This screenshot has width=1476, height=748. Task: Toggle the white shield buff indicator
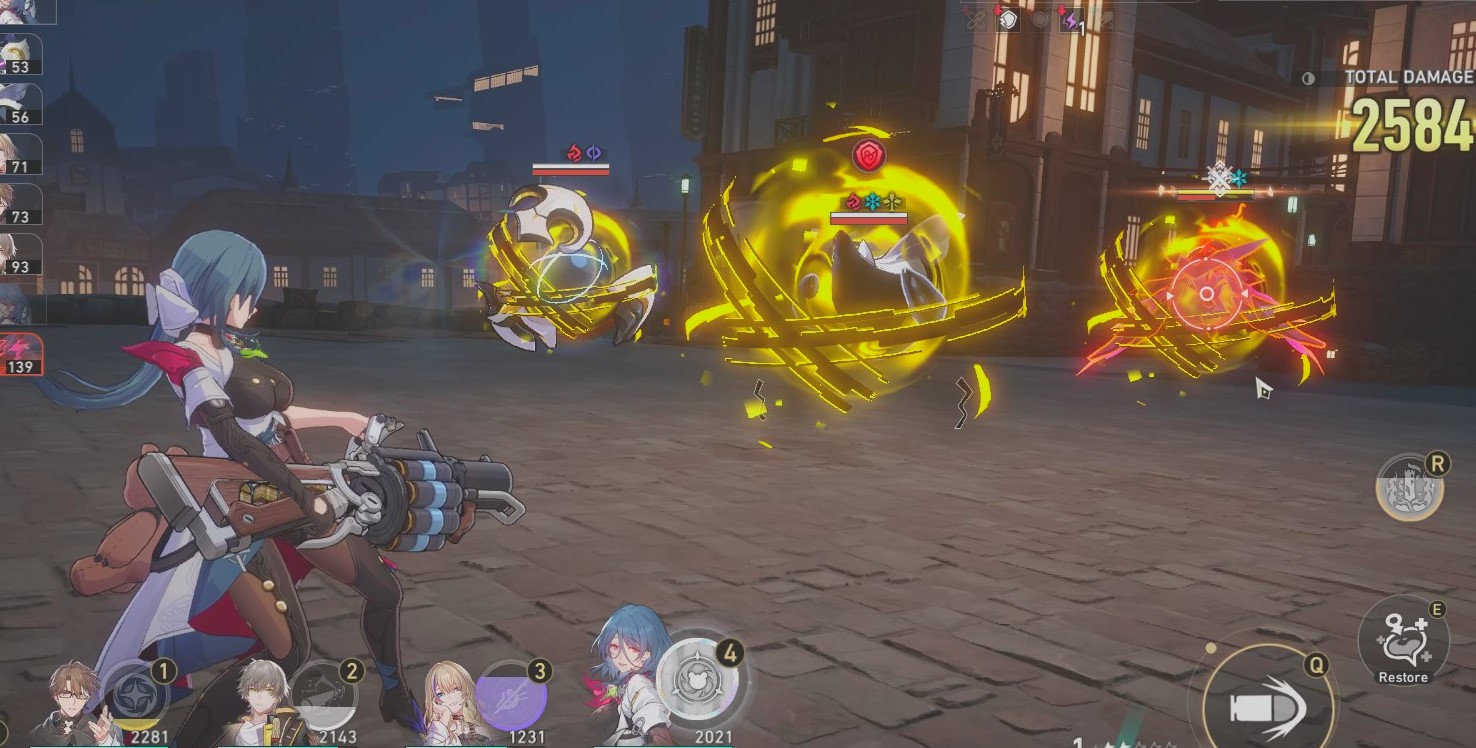click(1008, 18)
